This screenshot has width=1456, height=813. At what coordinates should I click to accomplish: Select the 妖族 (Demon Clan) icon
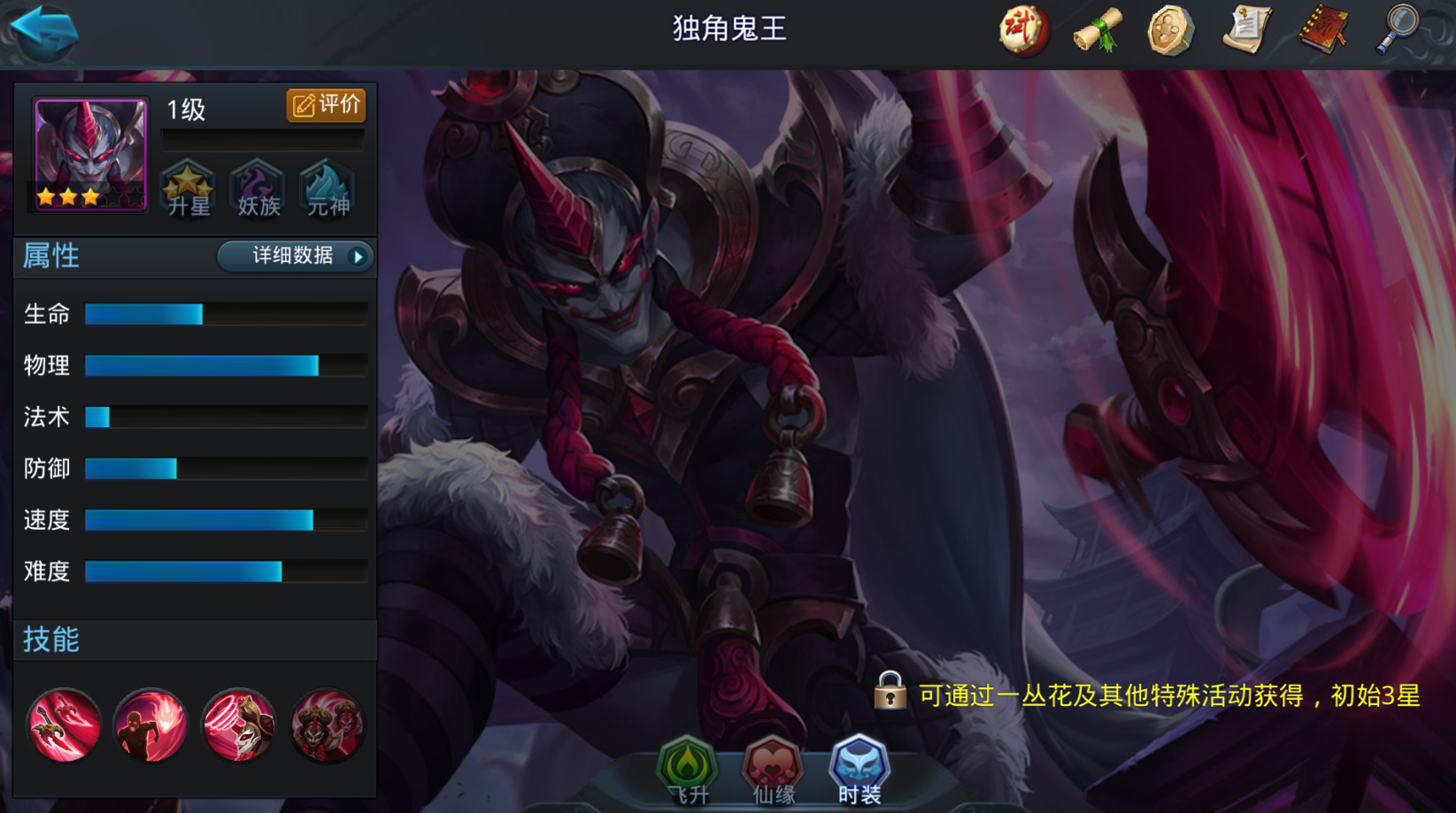[x=257, y=188]
